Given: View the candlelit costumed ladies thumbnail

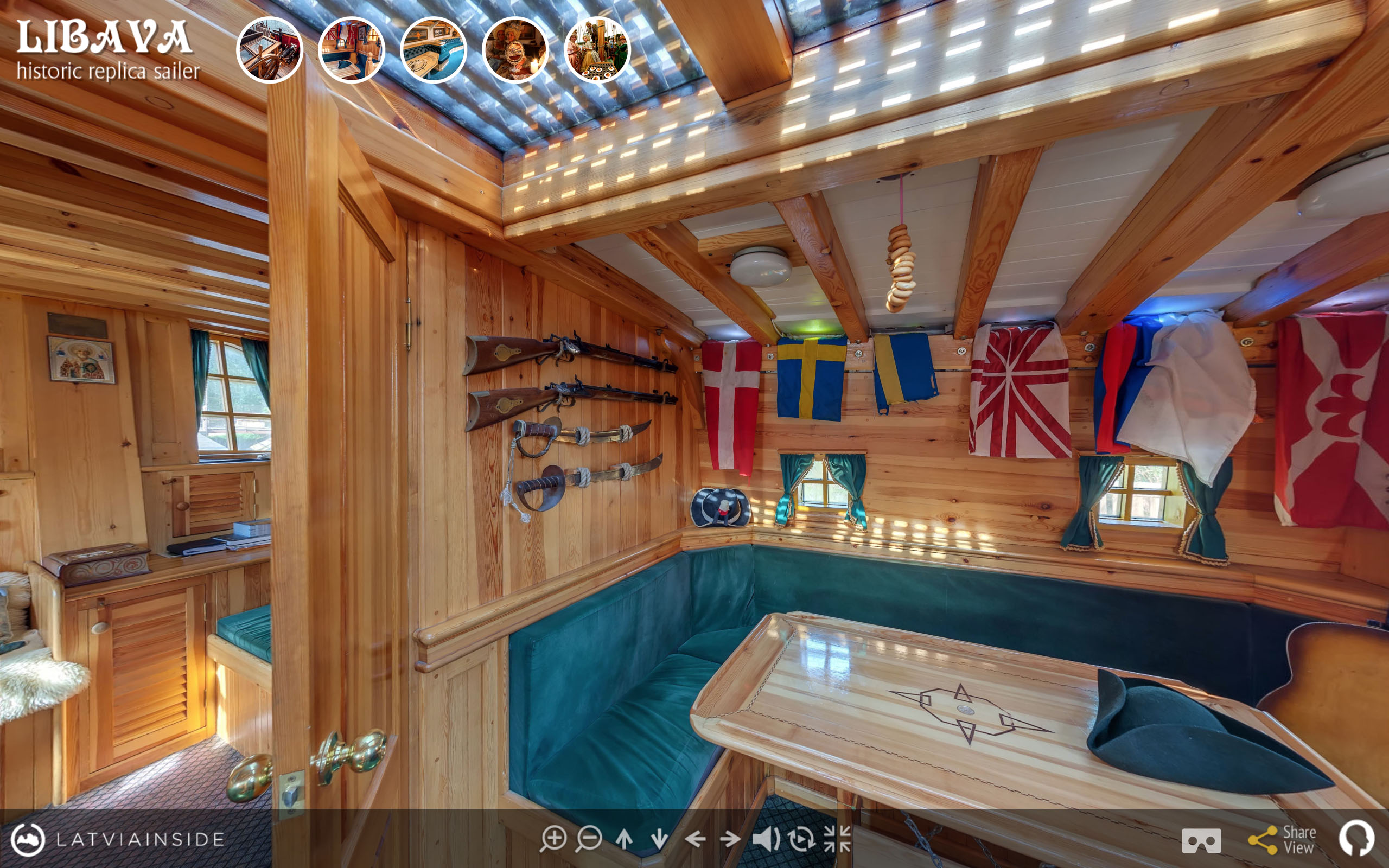Looking at the screenshot, I should (x=515, y=50).
